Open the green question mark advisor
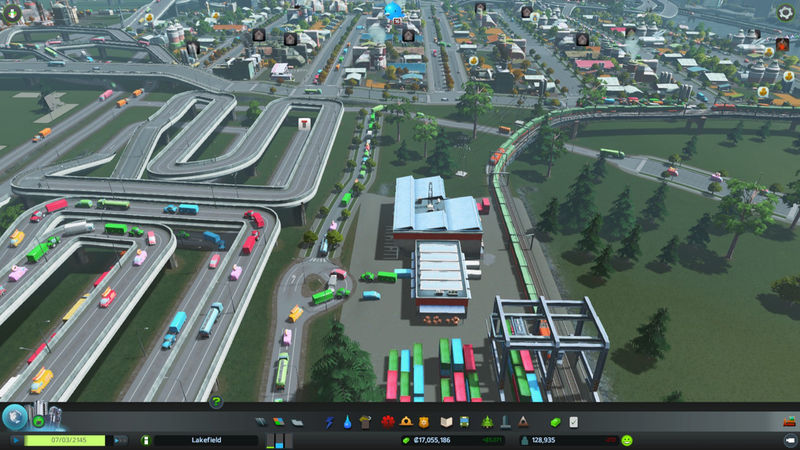 216,402
